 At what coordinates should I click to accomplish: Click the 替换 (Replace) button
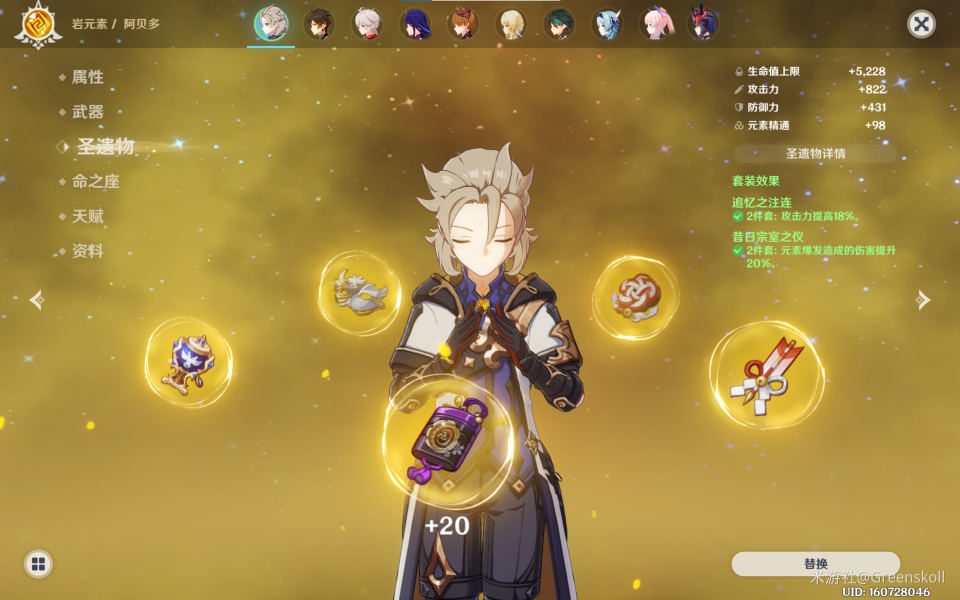815,564
